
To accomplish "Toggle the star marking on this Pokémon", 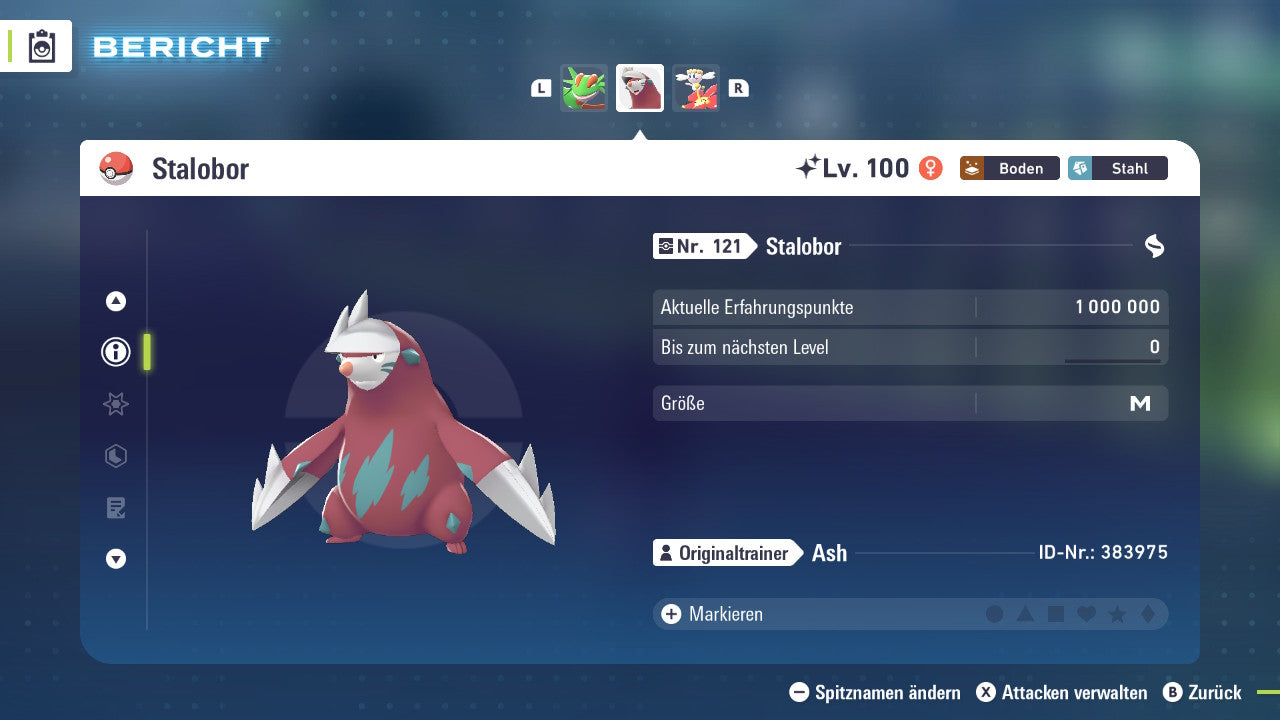I will (1116, 613).
